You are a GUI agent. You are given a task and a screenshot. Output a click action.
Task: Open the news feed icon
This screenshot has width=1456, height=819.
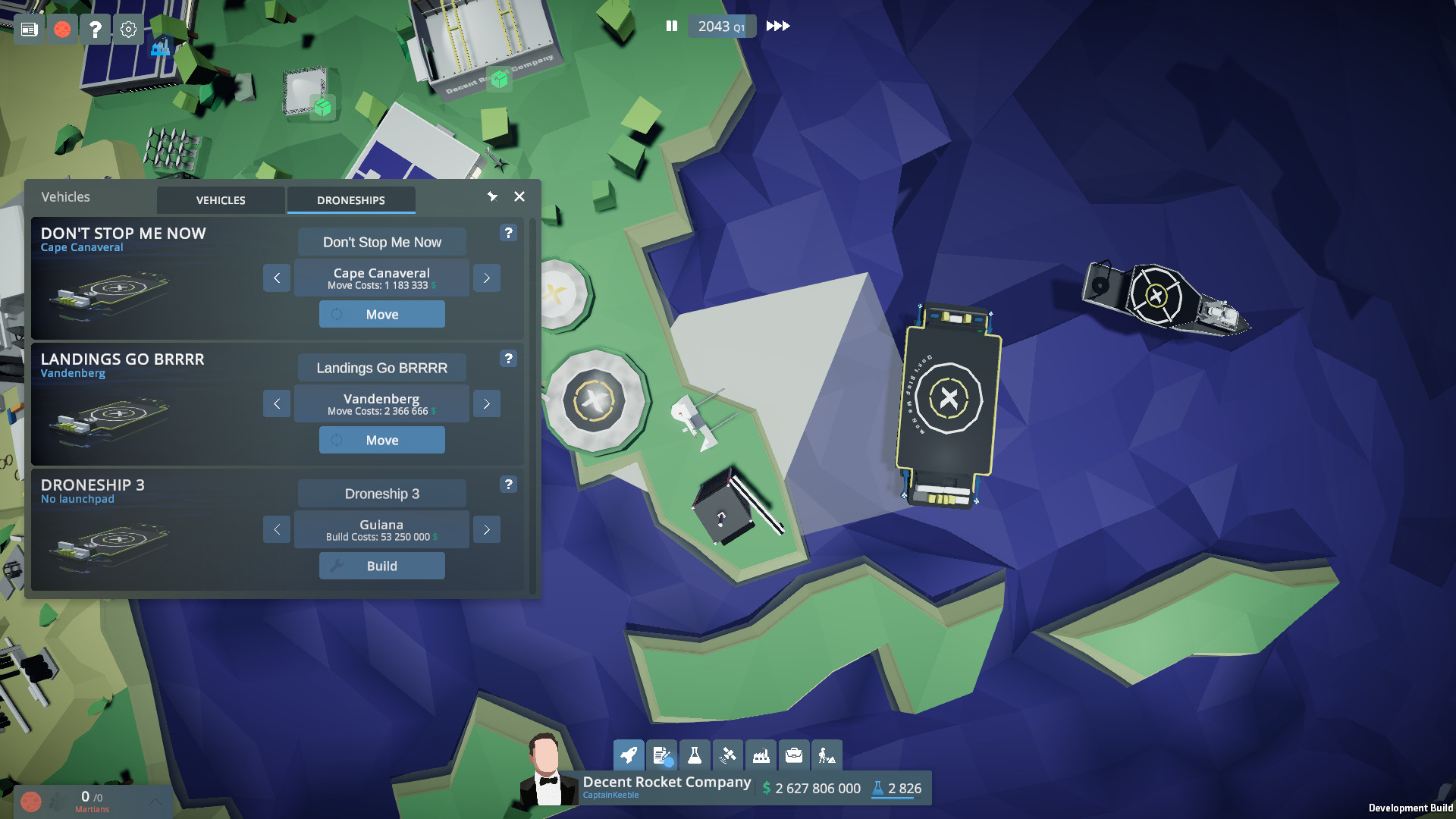click(x=29, y=29)
